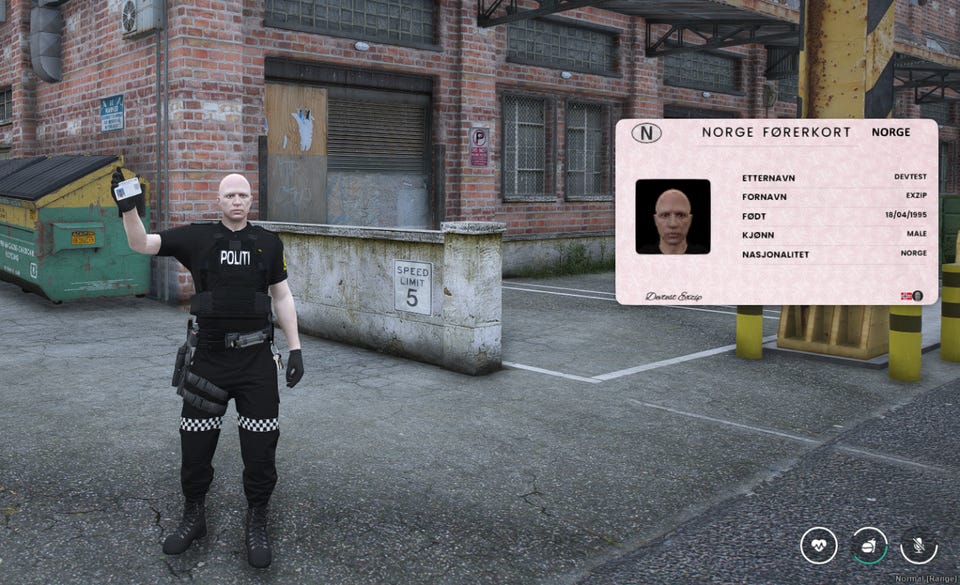Viewport: 960px width, 585px height.
Task: Toggle the muted microphone voice icon
Action: 919,546
